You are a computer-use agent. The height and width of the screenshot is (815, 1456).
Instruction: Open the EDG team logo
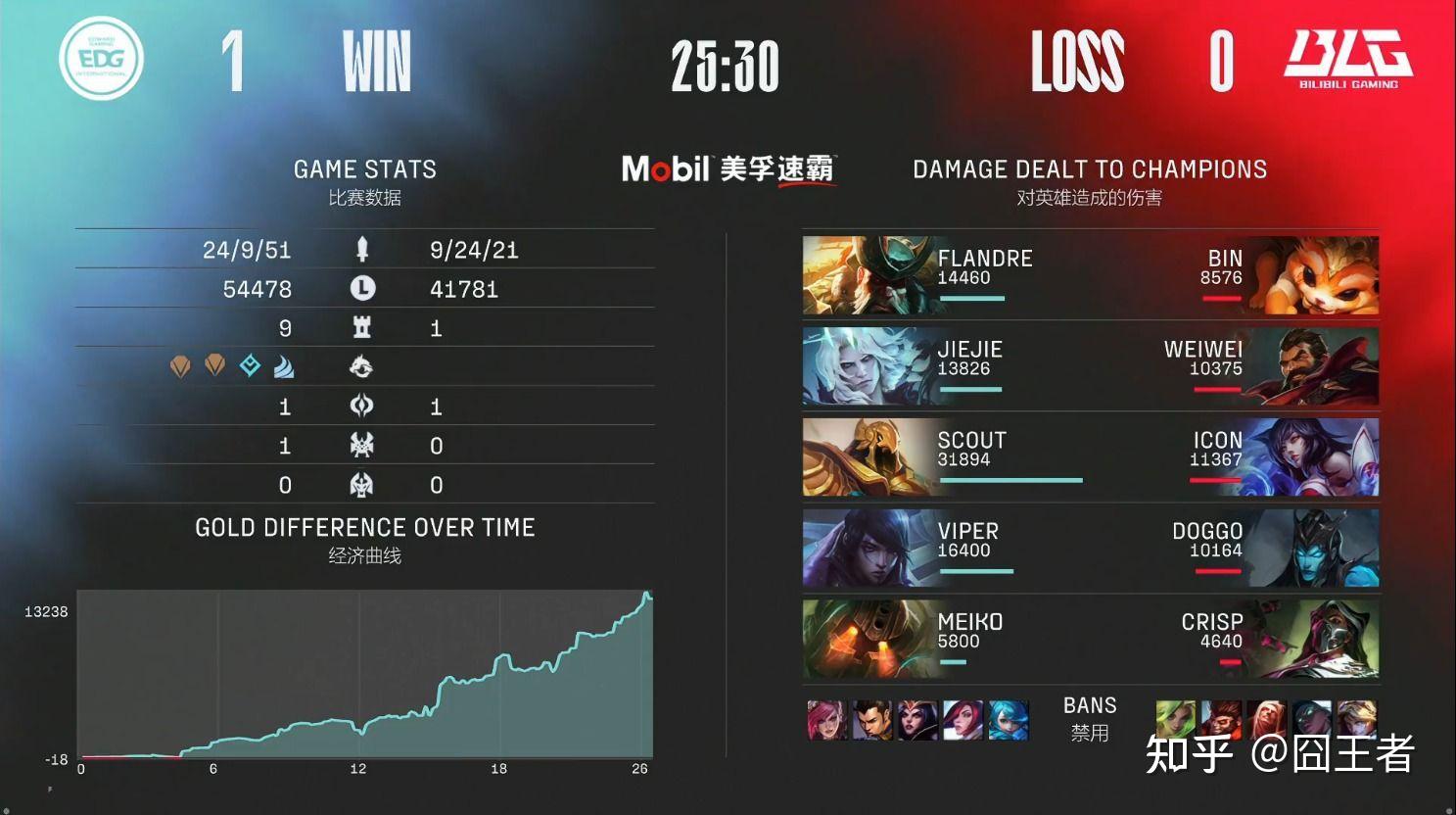pos(100,59)
